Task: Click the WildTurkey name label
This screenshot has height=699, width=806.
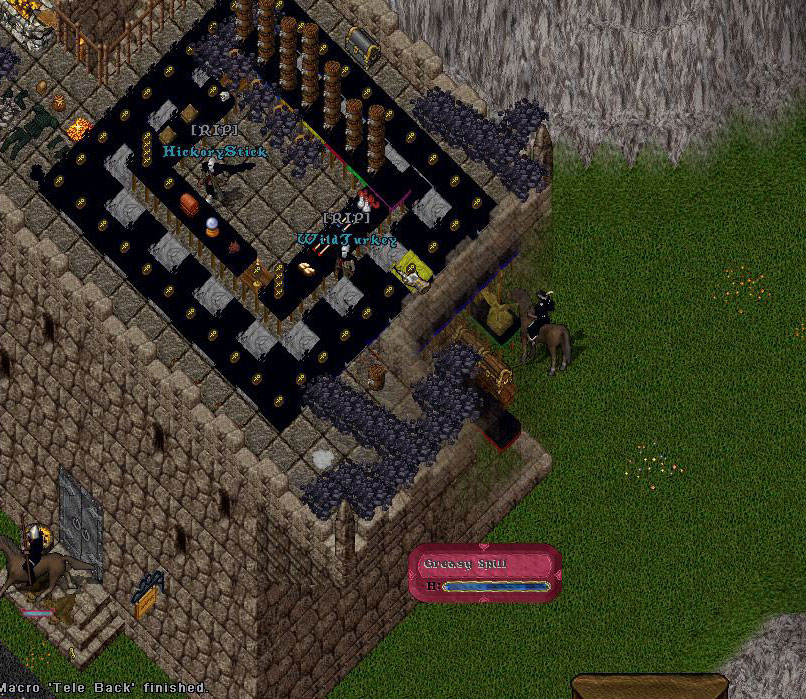Action: [346, 240]
